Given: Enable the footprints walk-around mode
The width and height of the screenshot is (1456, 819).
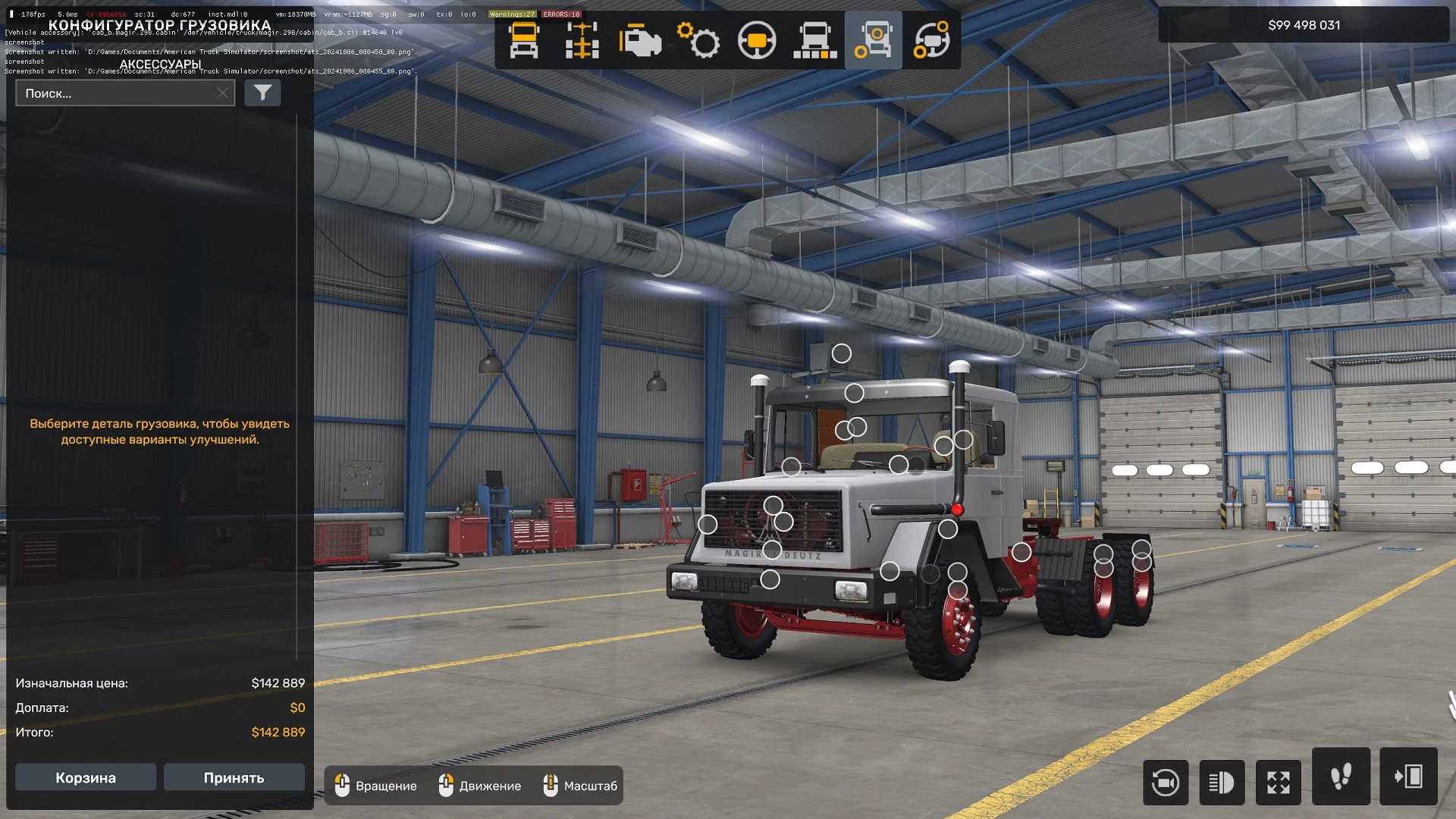Looking at the screenshot, I should coord(1341,777).
